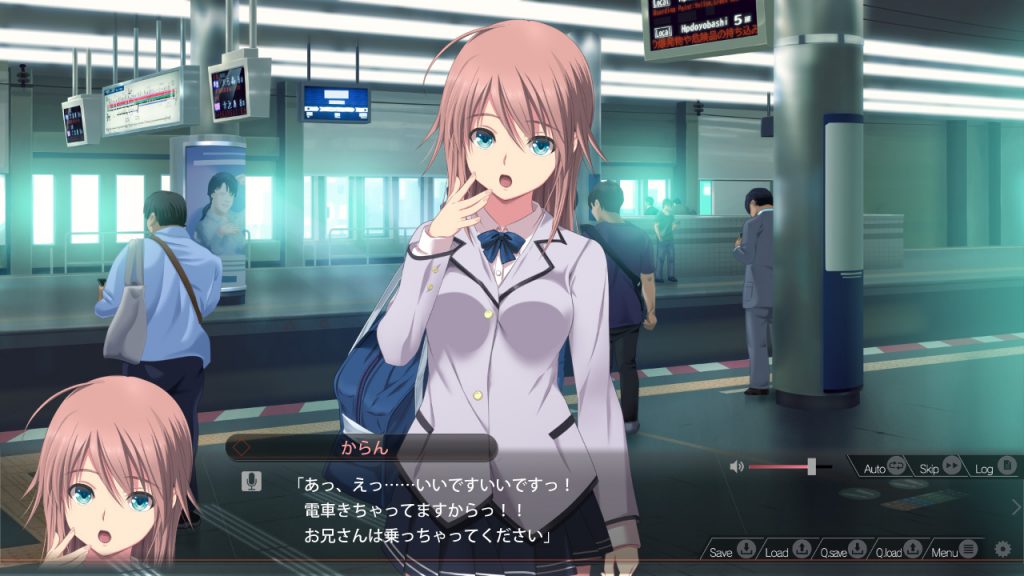Click the voice volume slider handle

pos(812,466)
